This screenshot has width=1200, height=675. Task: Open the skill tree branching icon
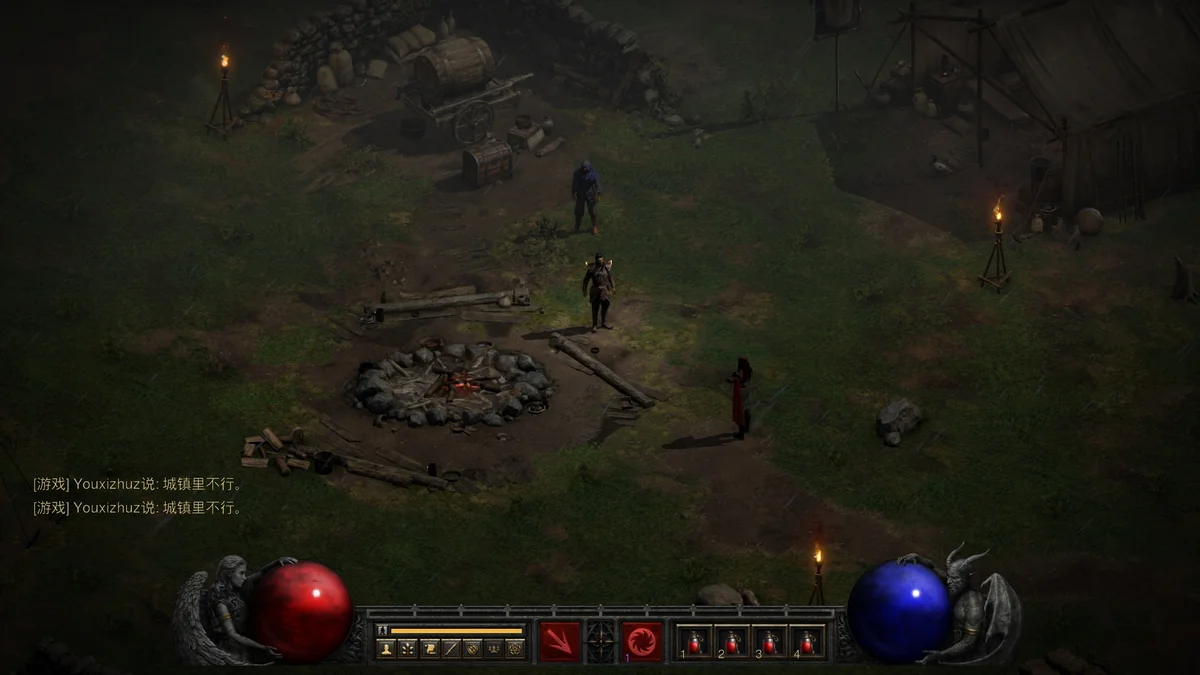(x=408, y=649)
